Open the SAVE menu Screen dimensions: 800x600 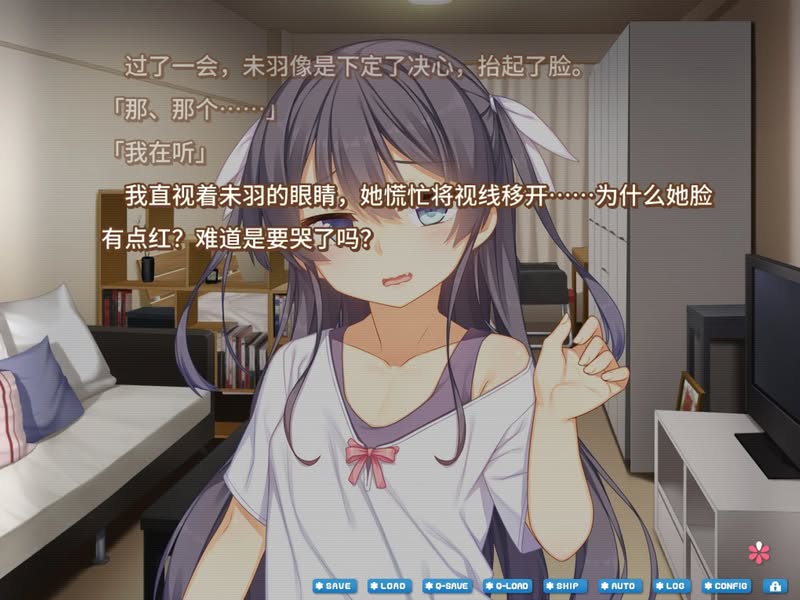pyautogui.click(x=334, y=585)
